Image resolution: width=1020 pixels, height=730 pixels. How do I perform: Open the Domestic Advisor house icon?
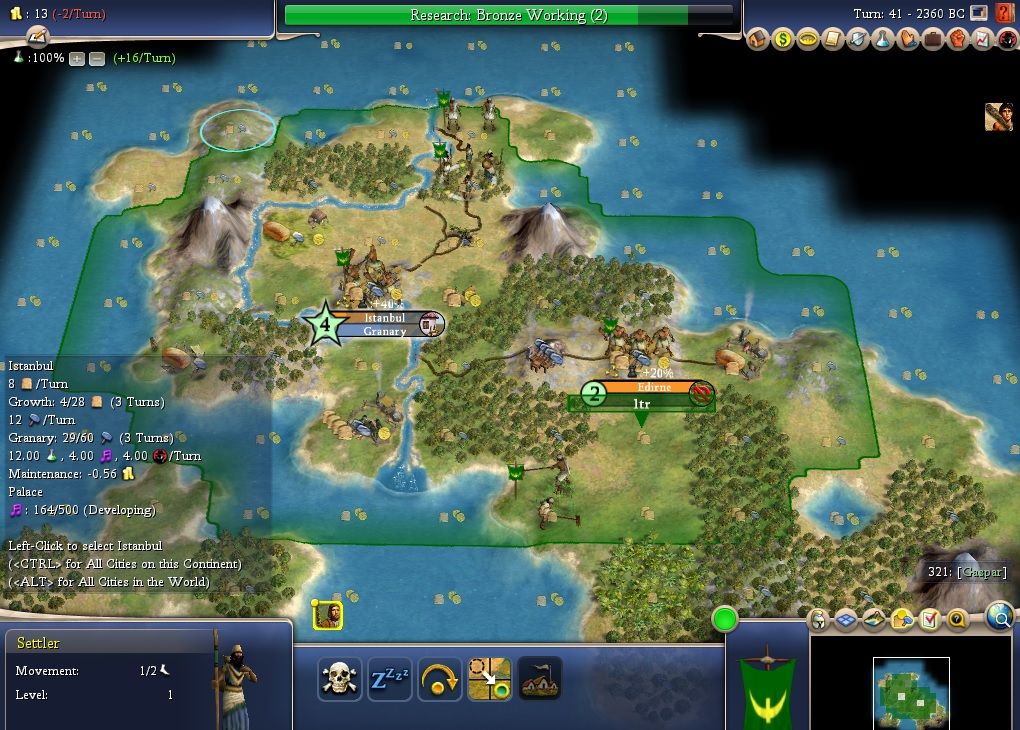(x=757, y=39)
